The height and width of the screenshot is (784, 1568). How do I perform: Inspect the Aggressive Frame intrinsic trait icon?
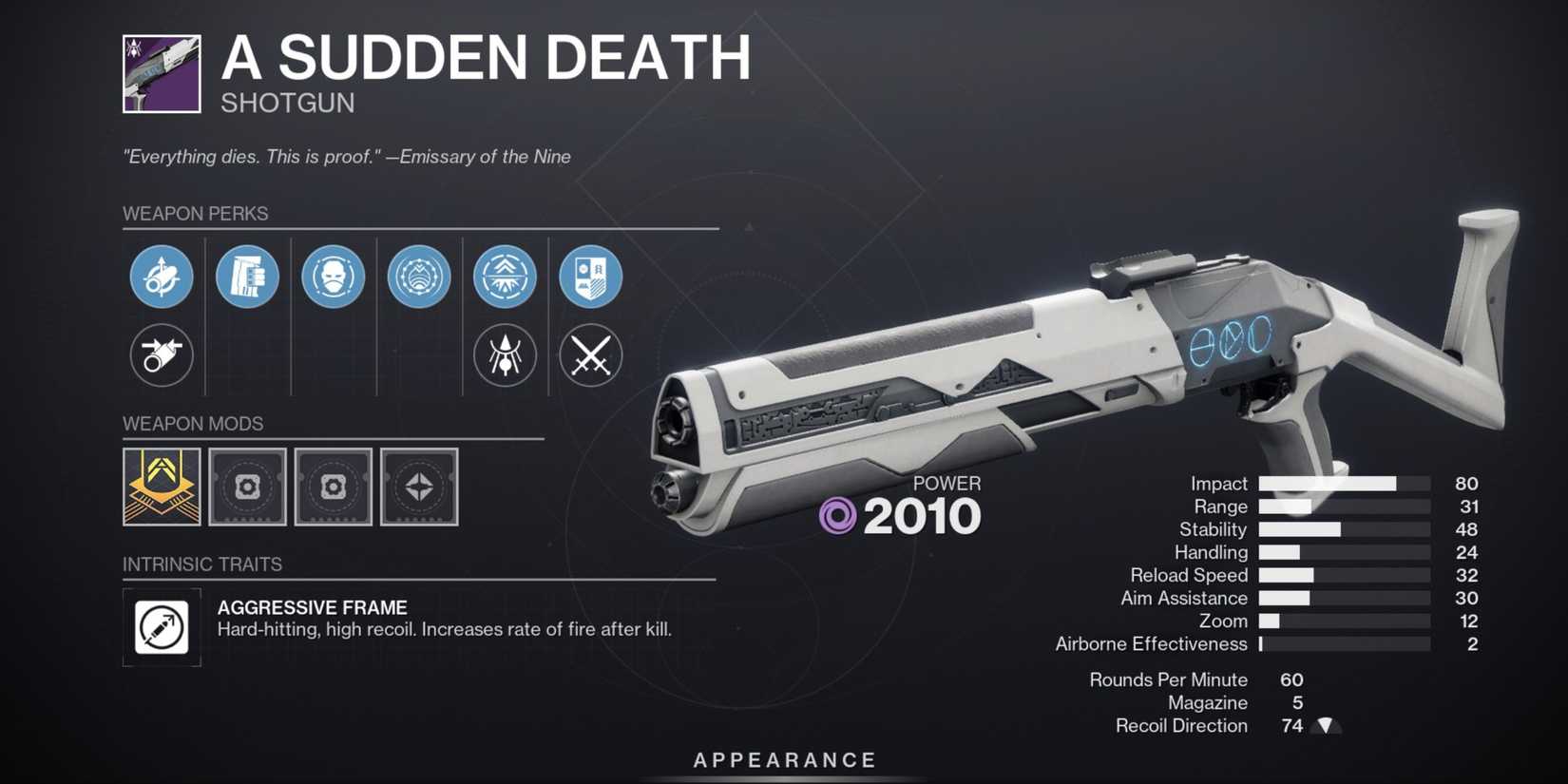(x=162, y=627)
